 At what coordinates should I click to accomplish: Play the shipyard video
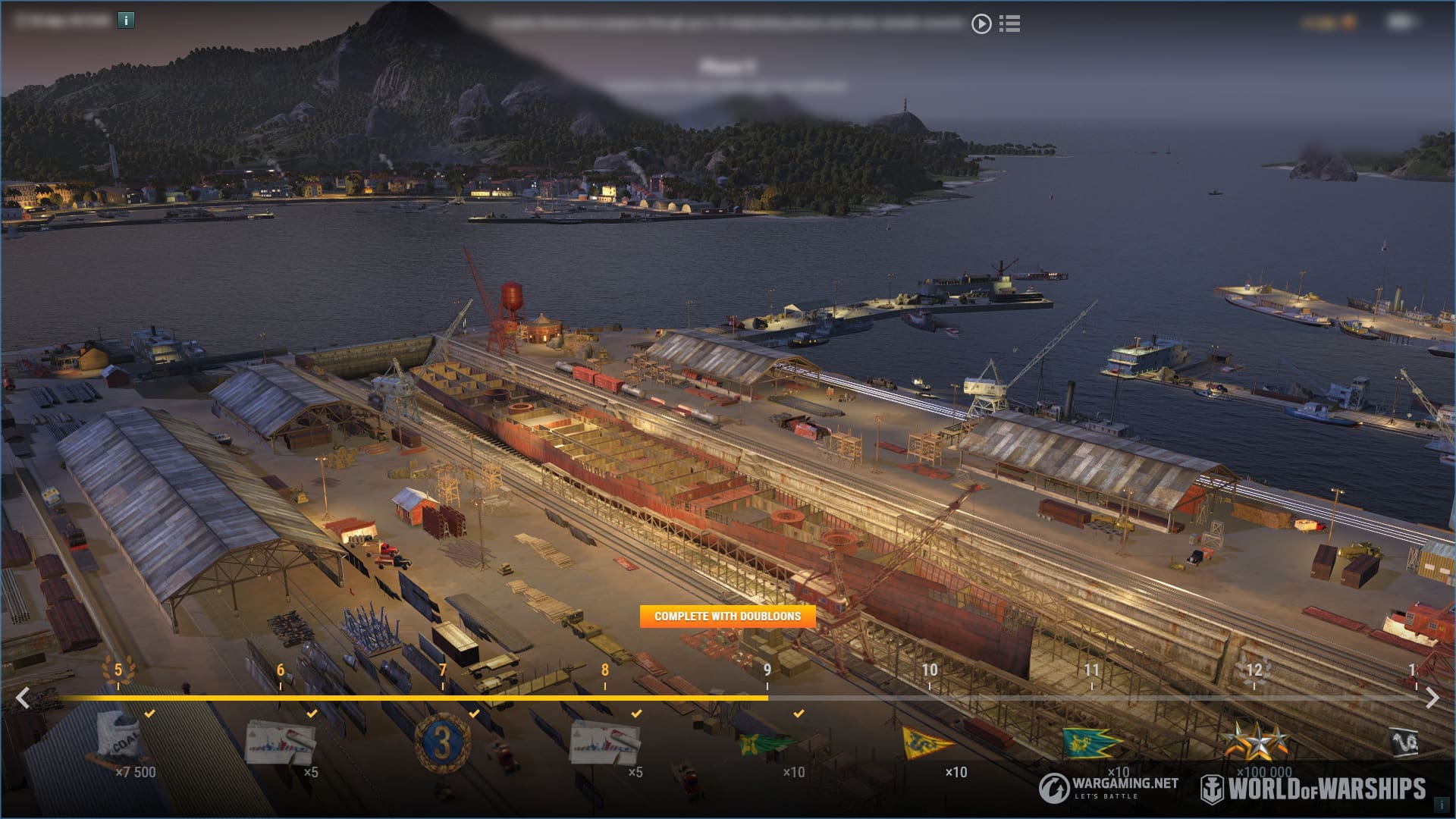(981, 24)
